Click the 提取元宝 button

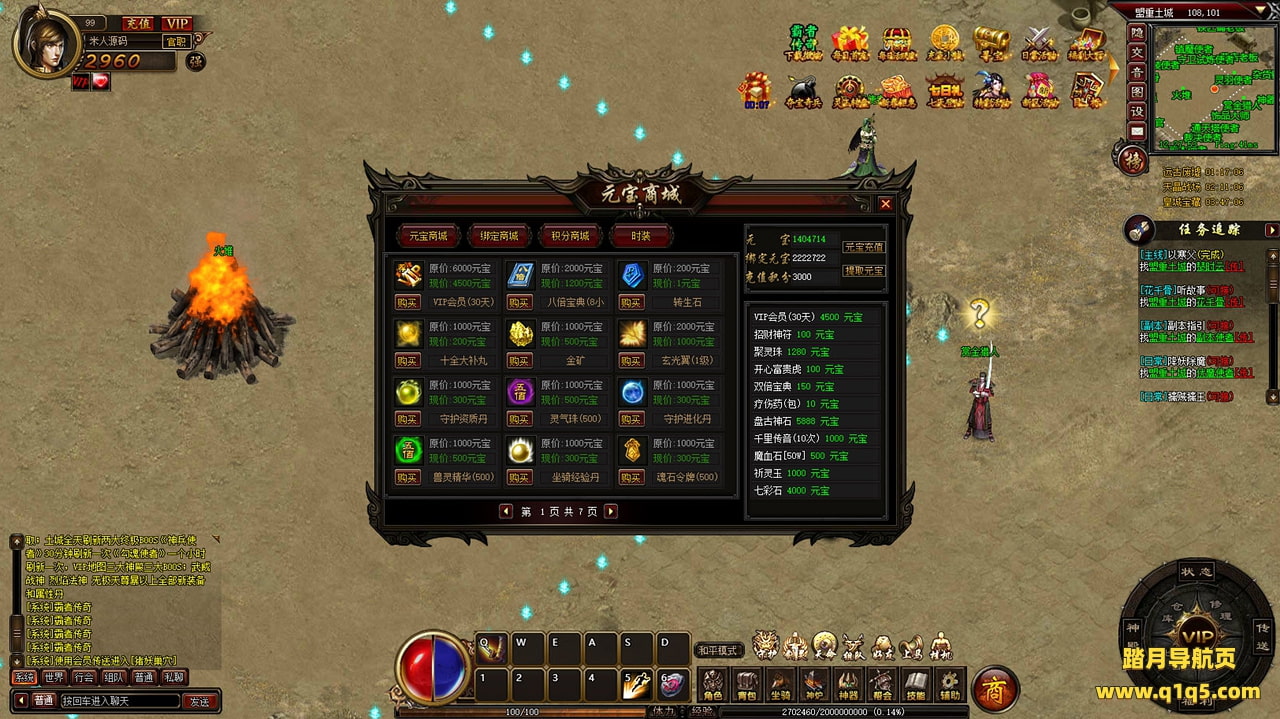tap(863, 270)
